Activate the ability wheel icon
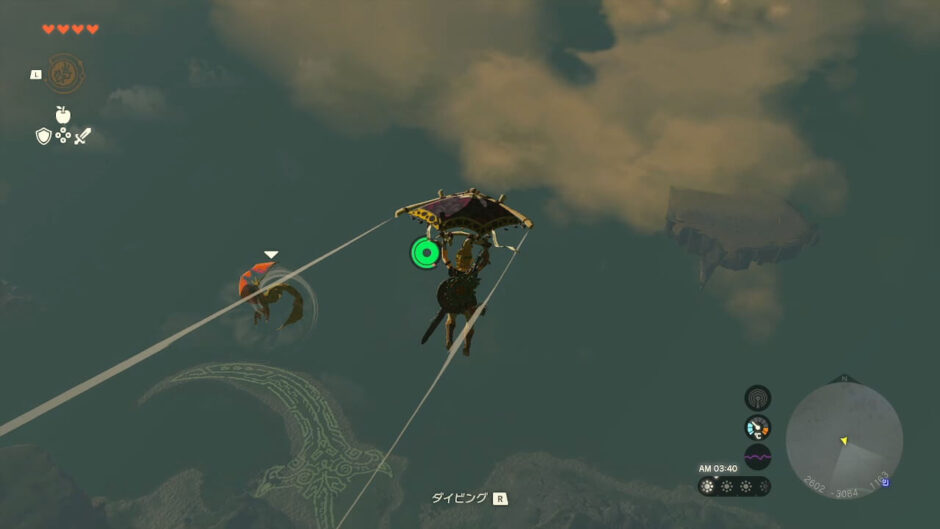This screenshot has height=529, width=940. [65, 73]
